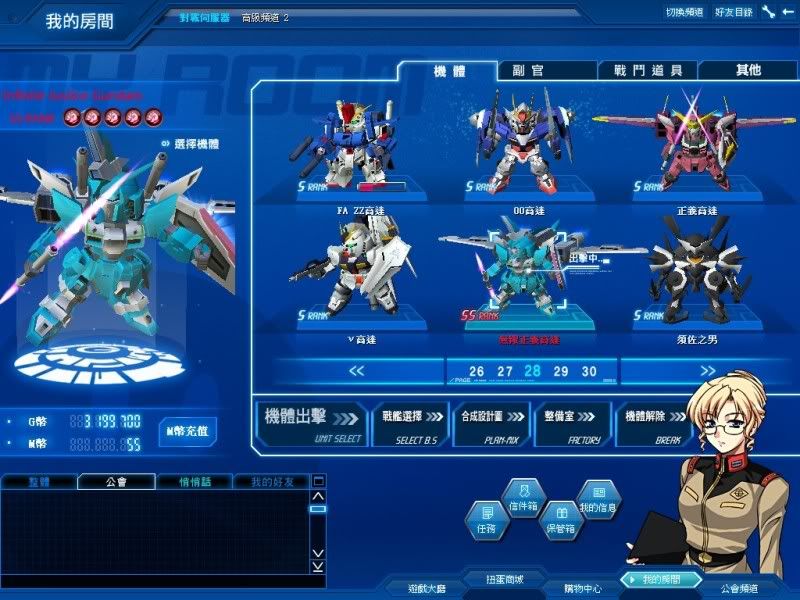This screenshot has height=600, width=800.
Task: Open 戰艦選擇 battleship selection
Action: (x=410, y=424)
